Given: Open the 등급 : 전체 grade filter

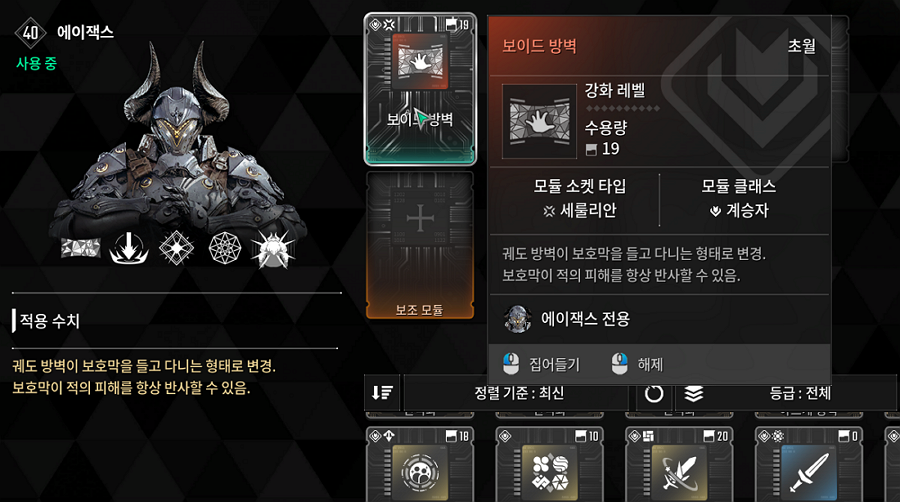Looking at the screenshot, I should coord(796,393).
